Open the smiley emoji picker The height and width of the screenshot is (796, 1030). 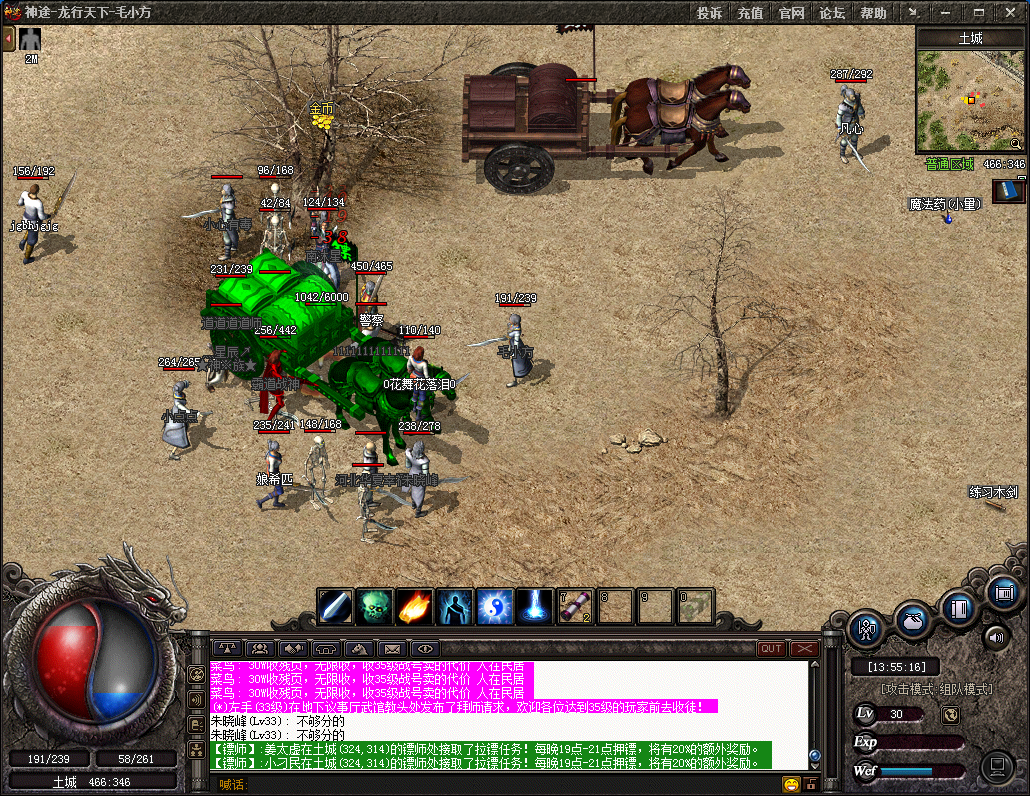point(791,784)
